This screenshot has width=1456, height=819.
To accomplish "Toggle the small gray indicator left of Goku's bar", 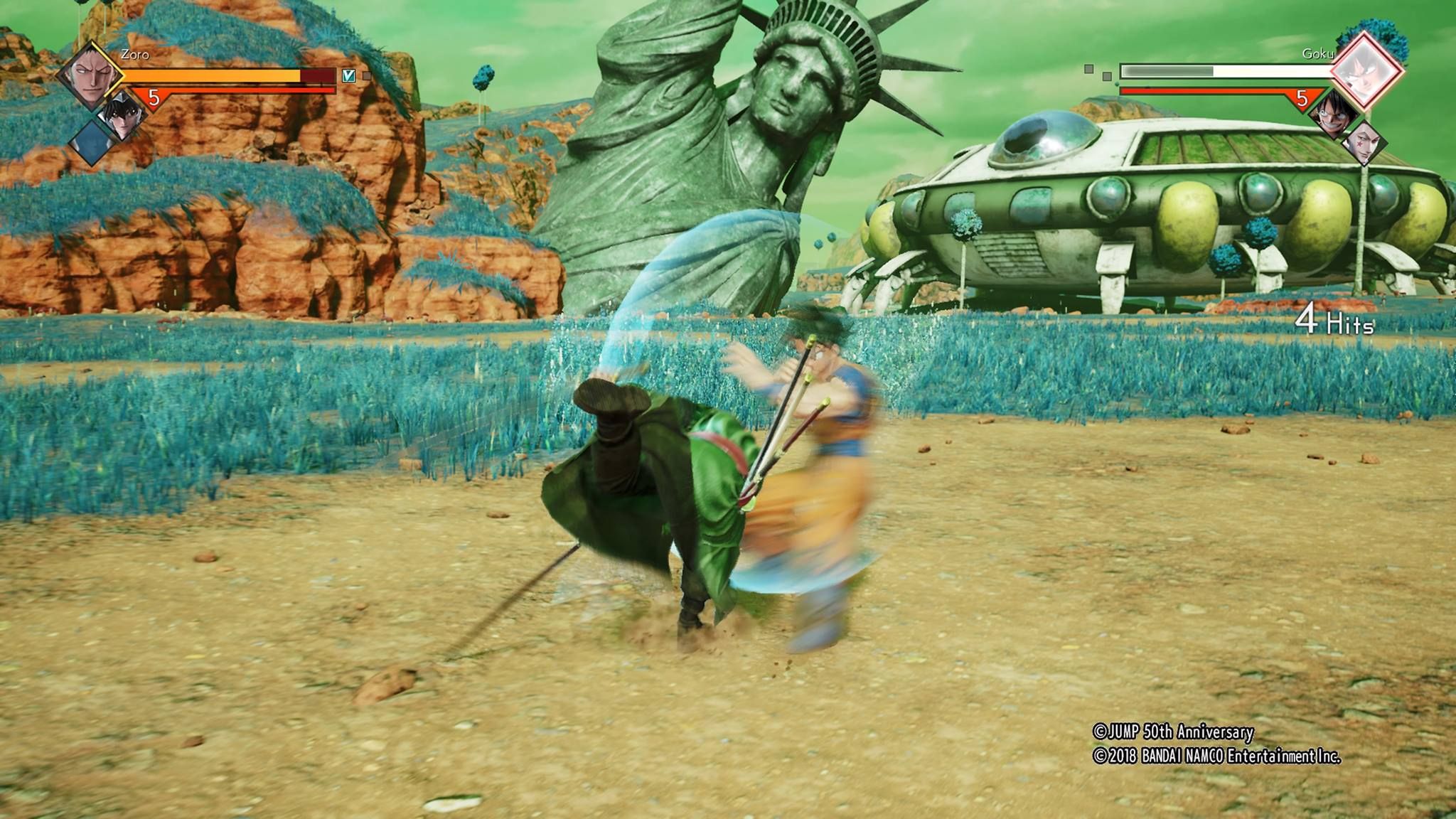I will point(1088,69).
